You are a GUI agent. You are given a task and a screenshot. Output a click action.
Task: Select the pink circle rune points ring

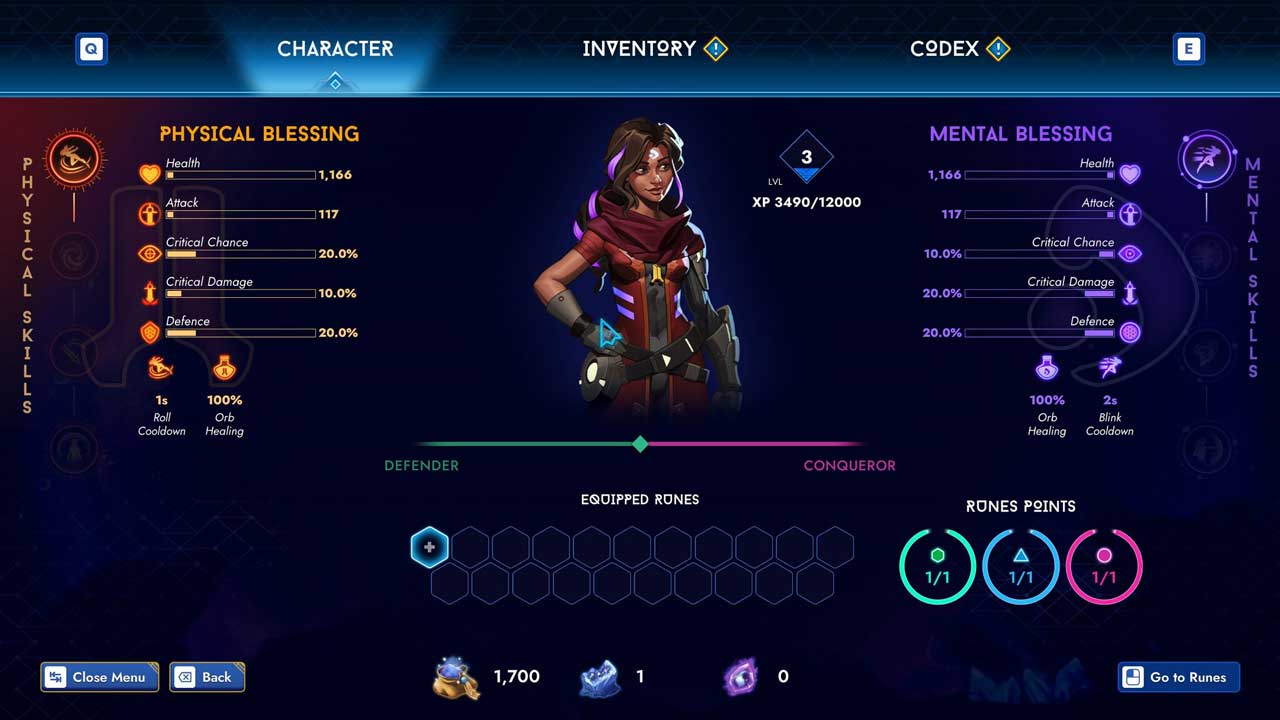click(x=1104, y=567)
